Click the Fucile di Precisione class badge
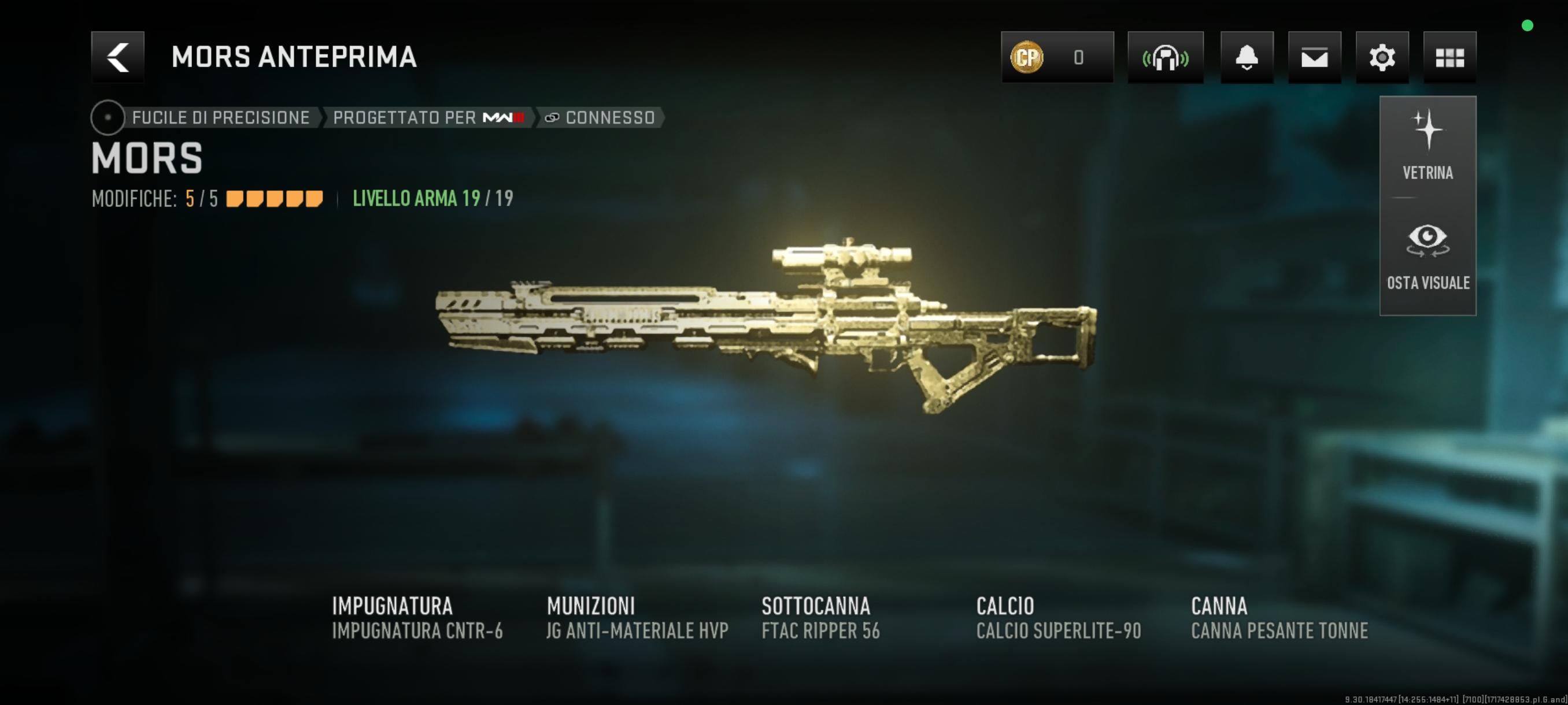 coord(219,117)
